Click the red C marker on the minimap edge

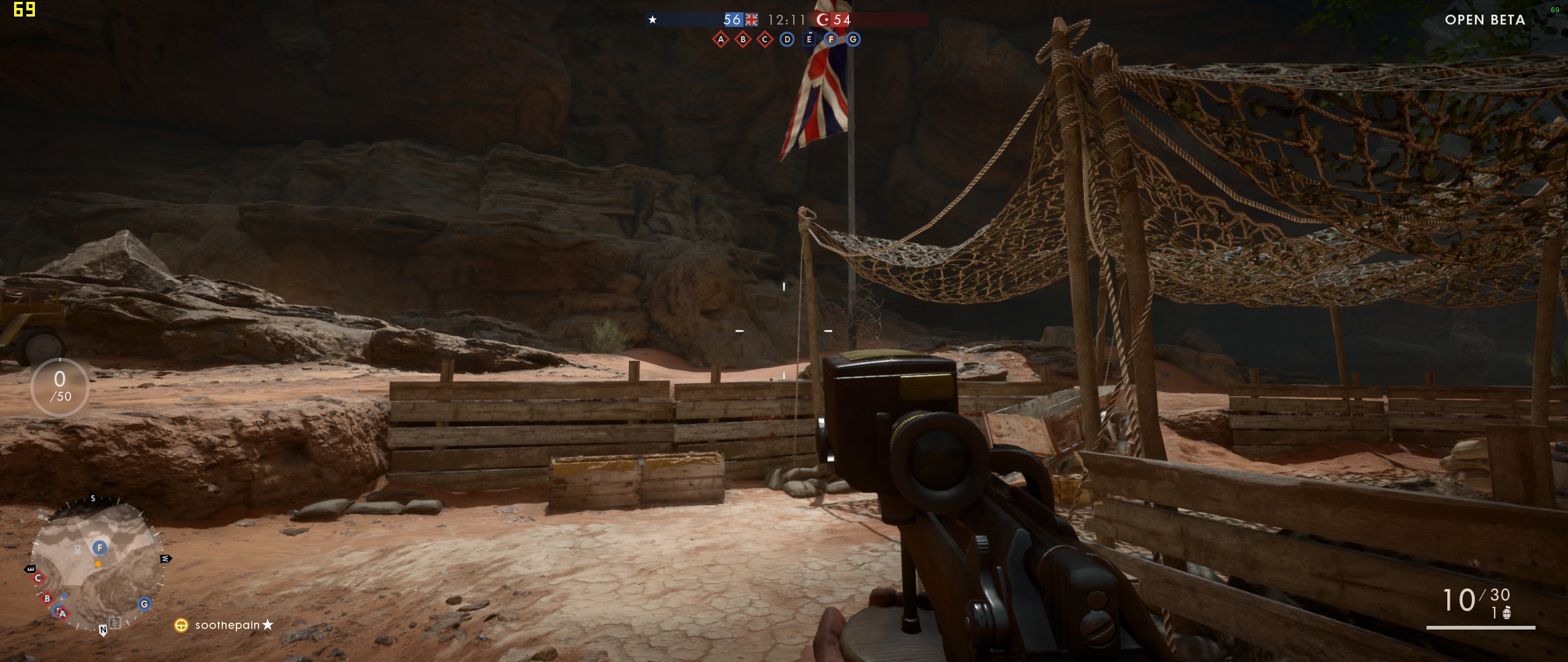pyautogui.click(x=39, y=578)
